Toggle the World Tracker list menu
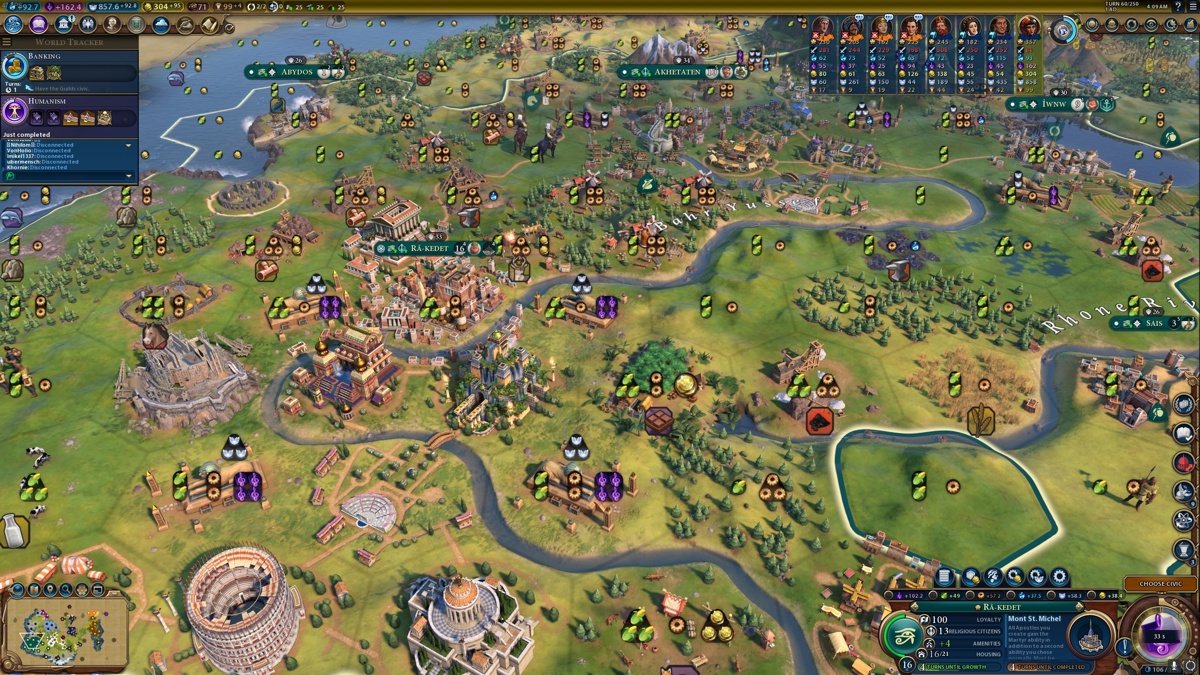Screen dimensions: 1200x675 coord(8,42)
